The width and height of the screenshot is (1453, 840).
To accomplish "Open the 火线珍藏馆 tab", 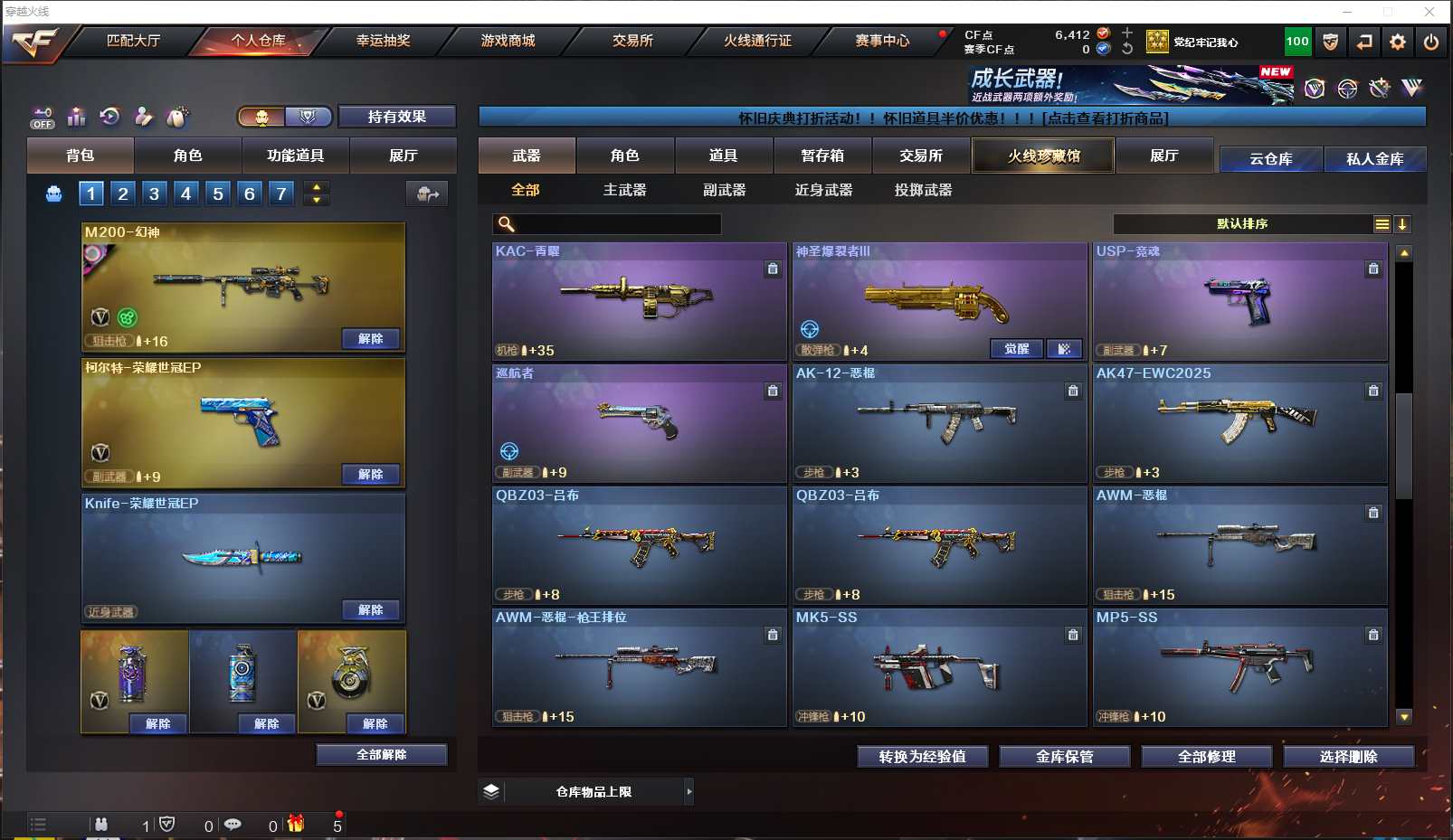I will [1043, 156].
